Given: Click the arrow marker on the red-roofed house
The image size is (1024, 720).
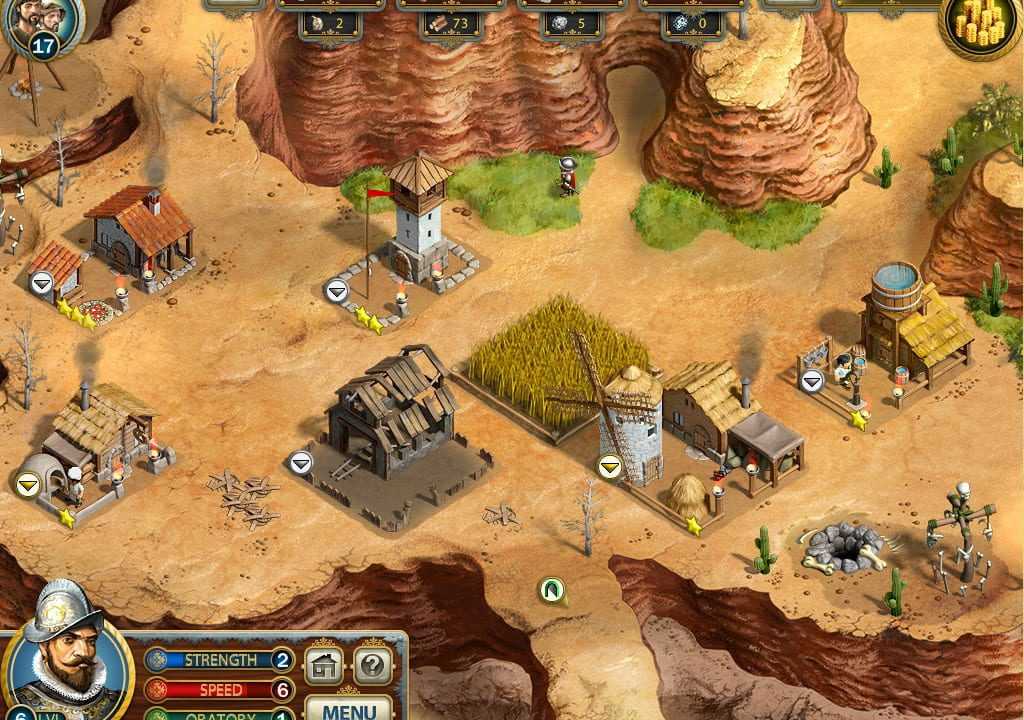Looking at the screenshot, I should tap(41, 283).
